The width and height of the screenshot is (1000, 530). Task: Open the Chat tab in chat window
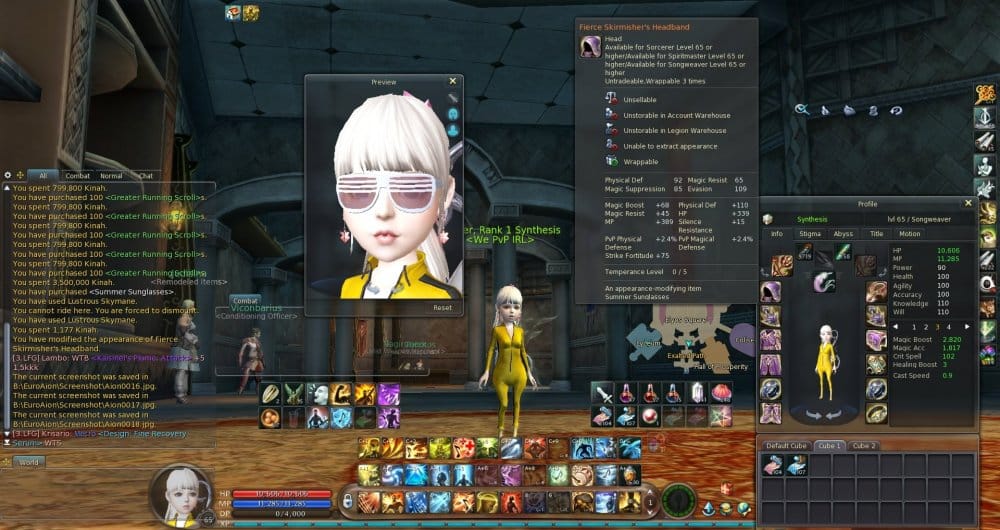click(x=145, y=176)
